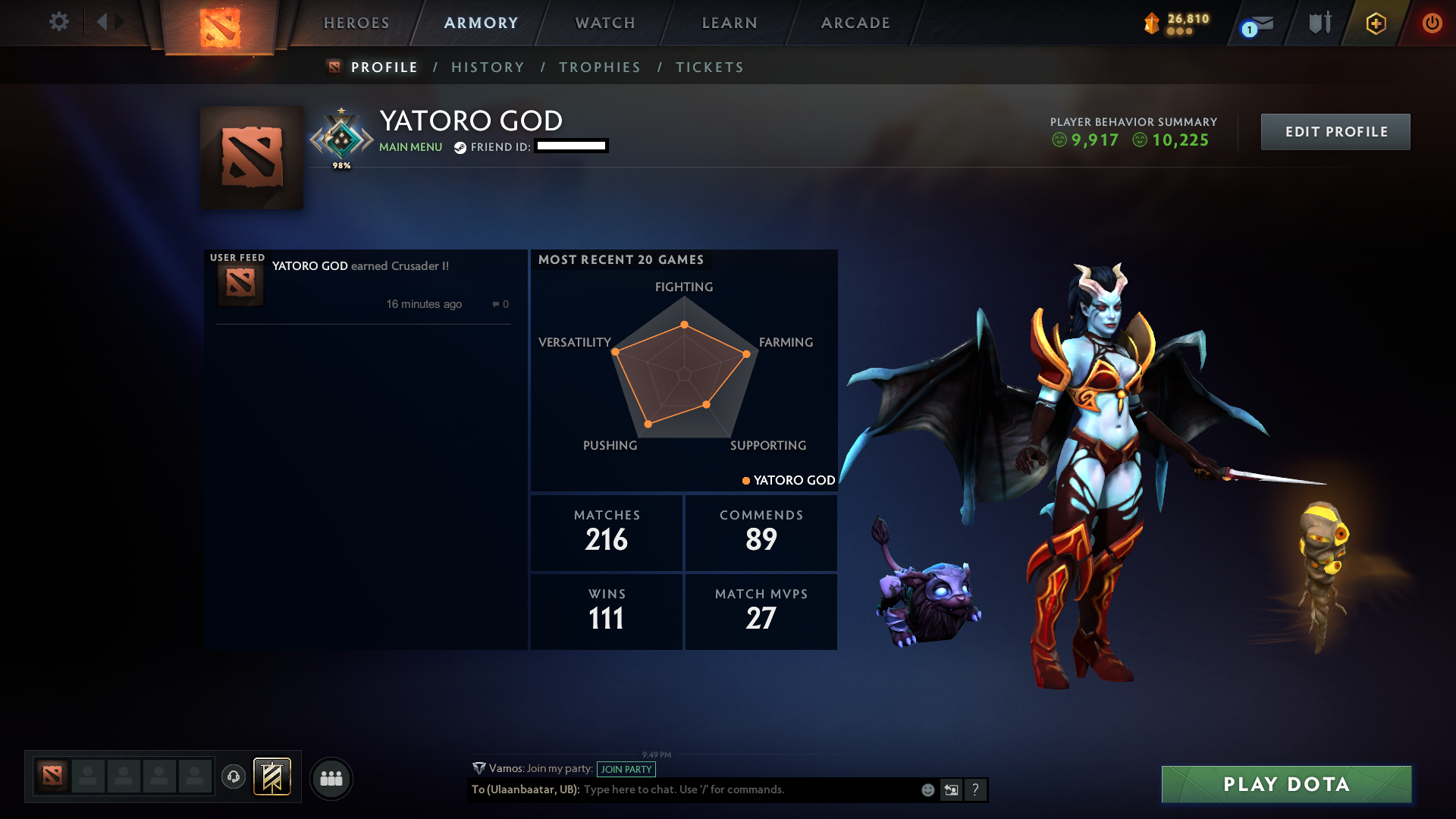Show the Trophies subtab
The height and width of the screenshot is (819, 1456).
coord(600,67)
